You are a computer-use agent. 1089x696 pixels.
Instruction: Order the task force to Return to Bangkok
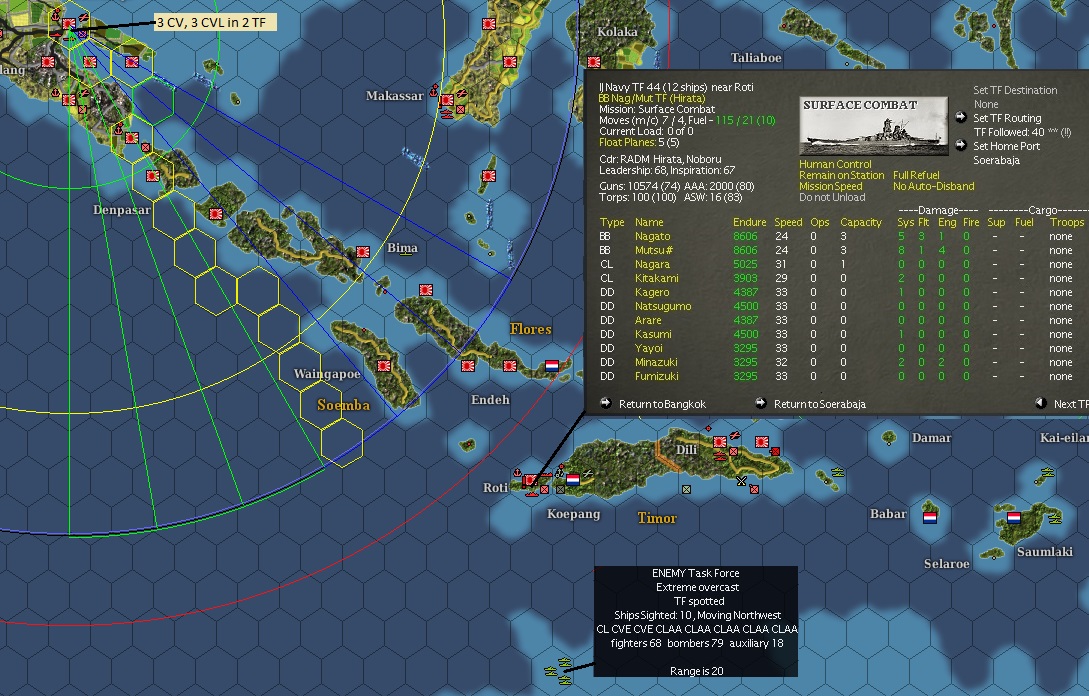click(661, 404)
